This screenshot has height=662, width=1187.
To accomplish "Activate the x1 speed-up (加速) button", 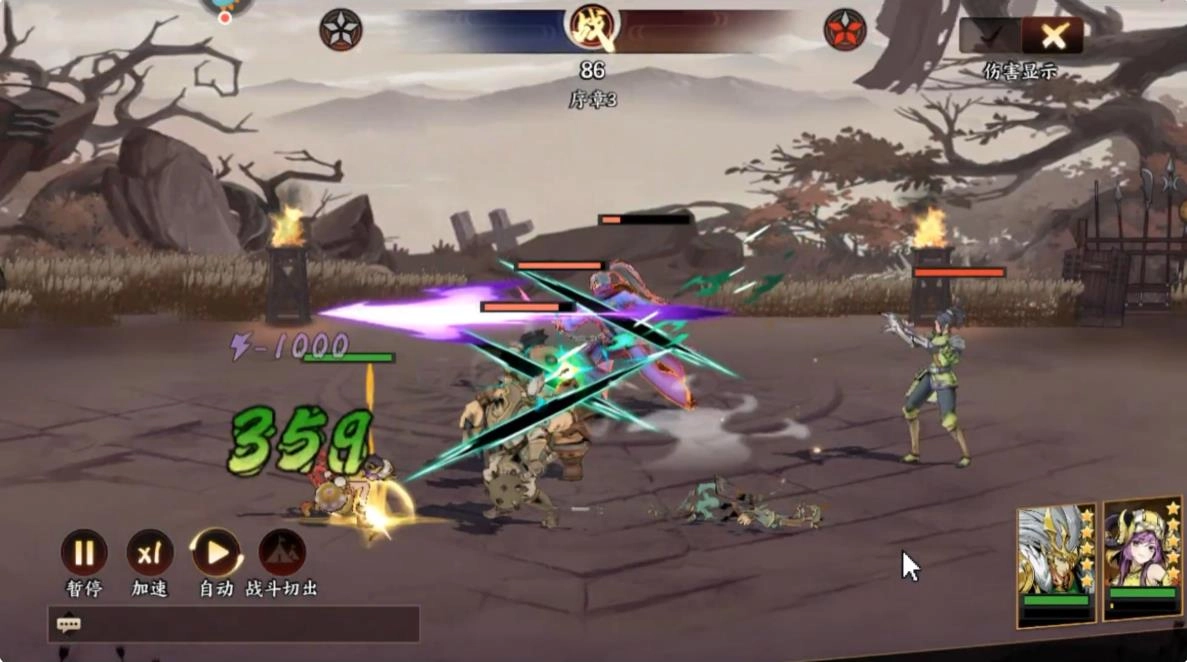I will 150,553.
